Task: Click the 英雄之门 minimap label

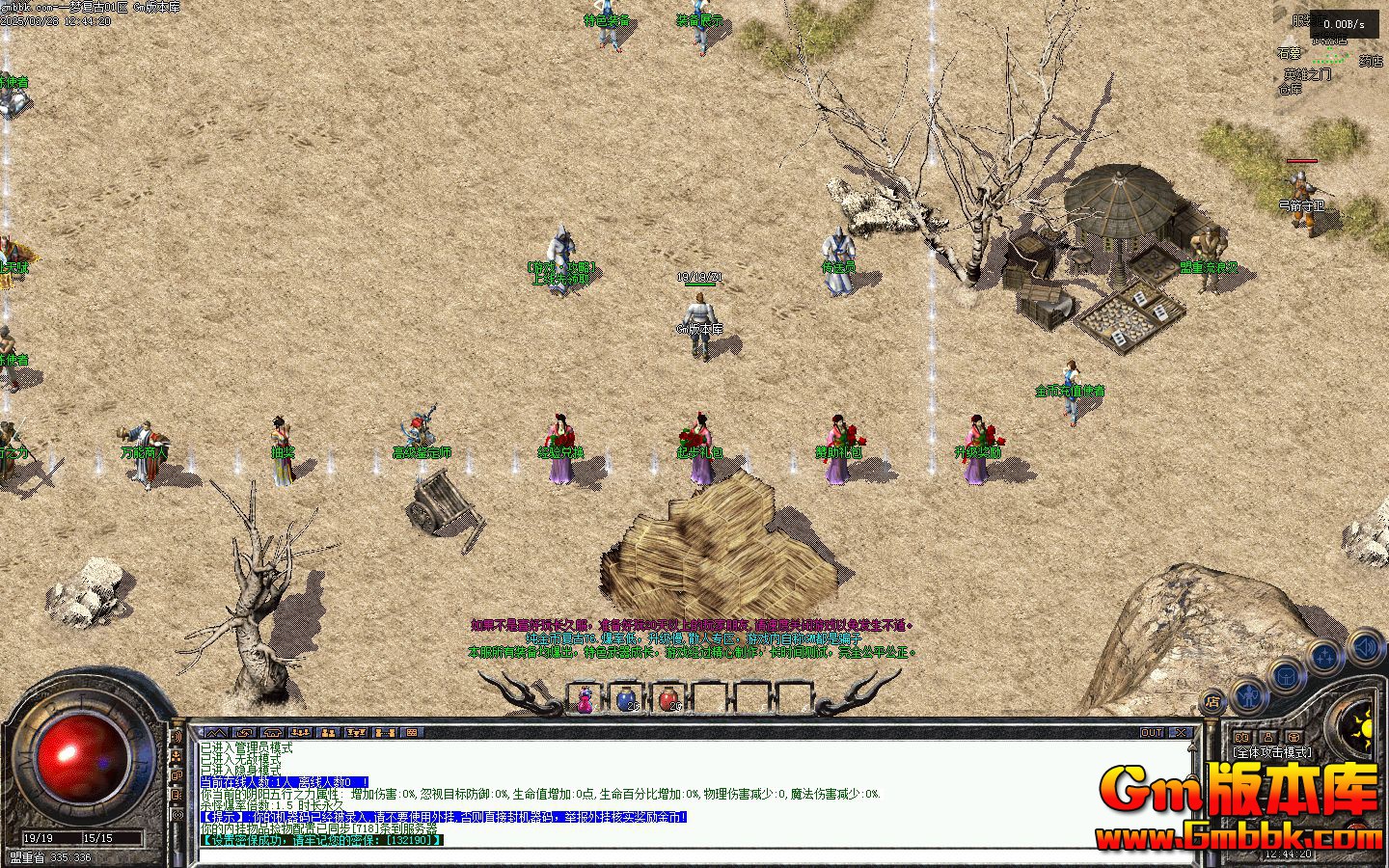Action: point(1306,74)
